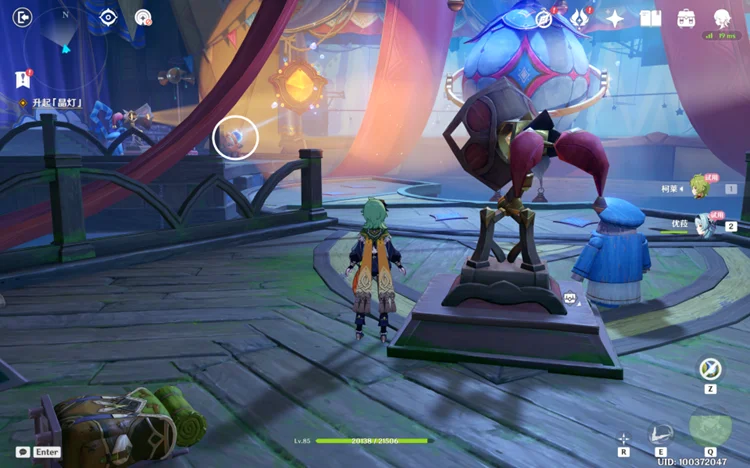The height and width of the screenshot is (468, 750).
Task: Open the quest bookmark icon
Action: pyautogui.click(x=22, y=79)
